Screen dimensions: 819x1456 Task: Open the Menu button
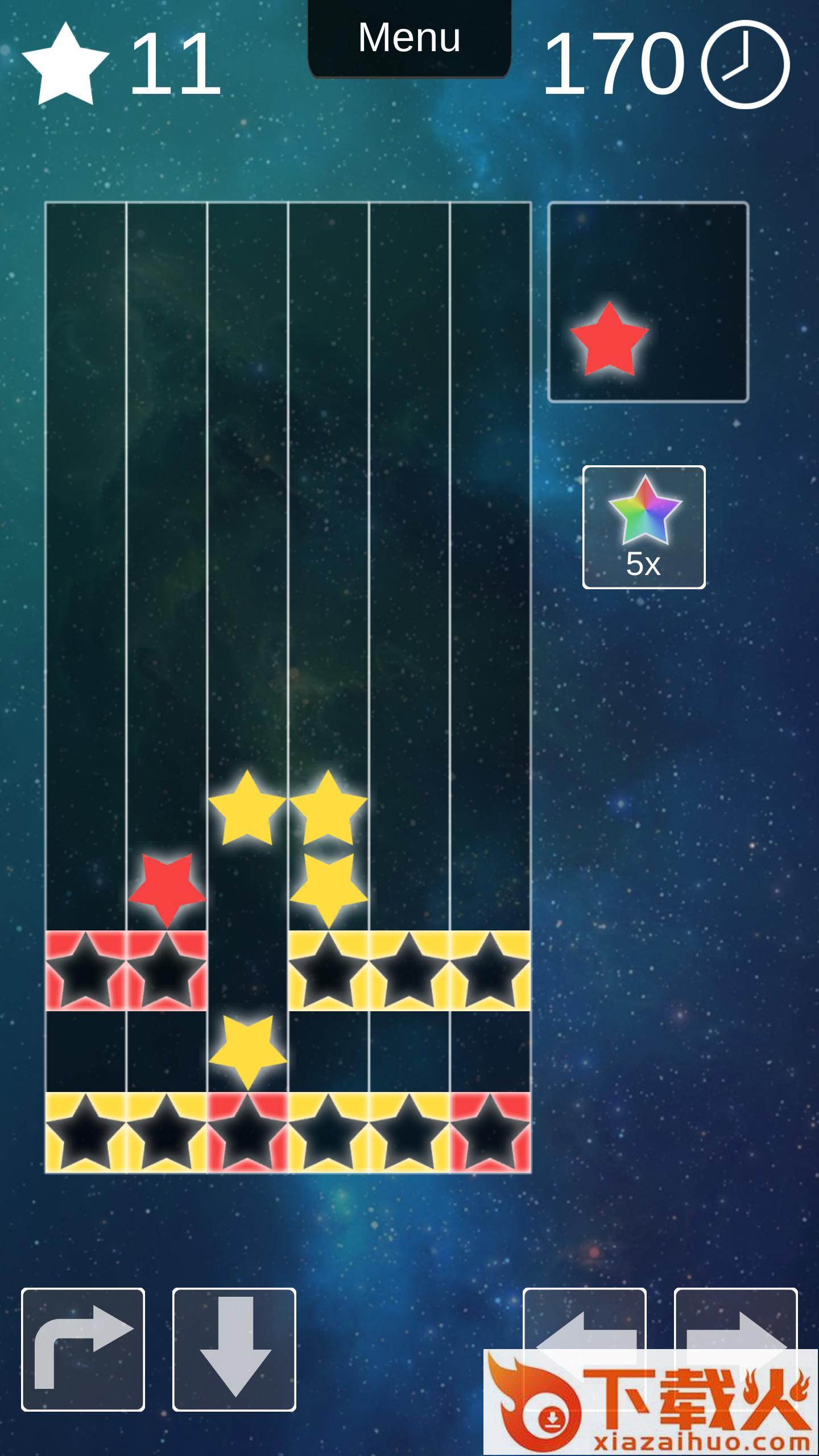(409, 38)
